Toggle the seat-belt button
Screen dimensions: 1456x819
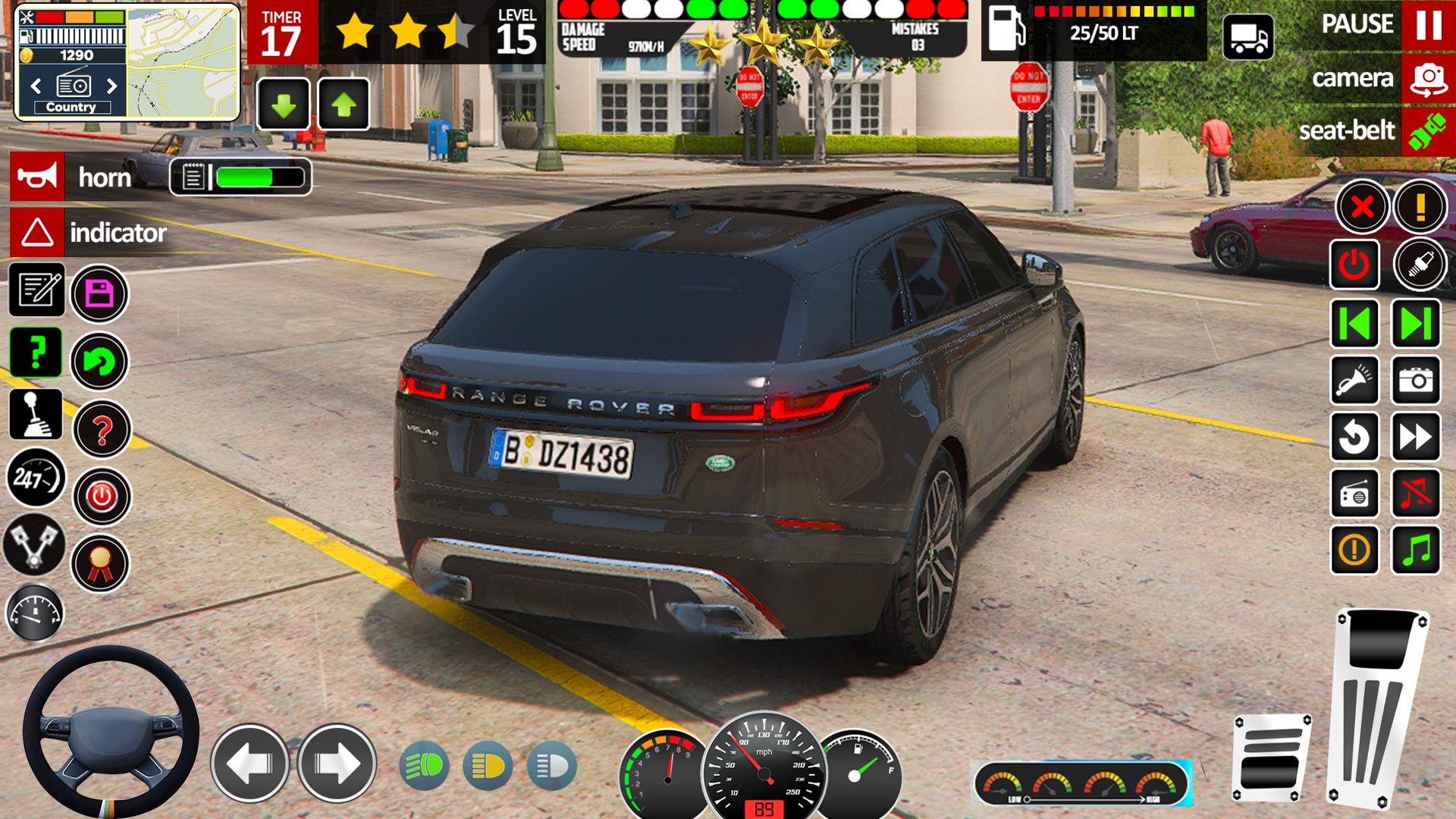click(1427, 132)
